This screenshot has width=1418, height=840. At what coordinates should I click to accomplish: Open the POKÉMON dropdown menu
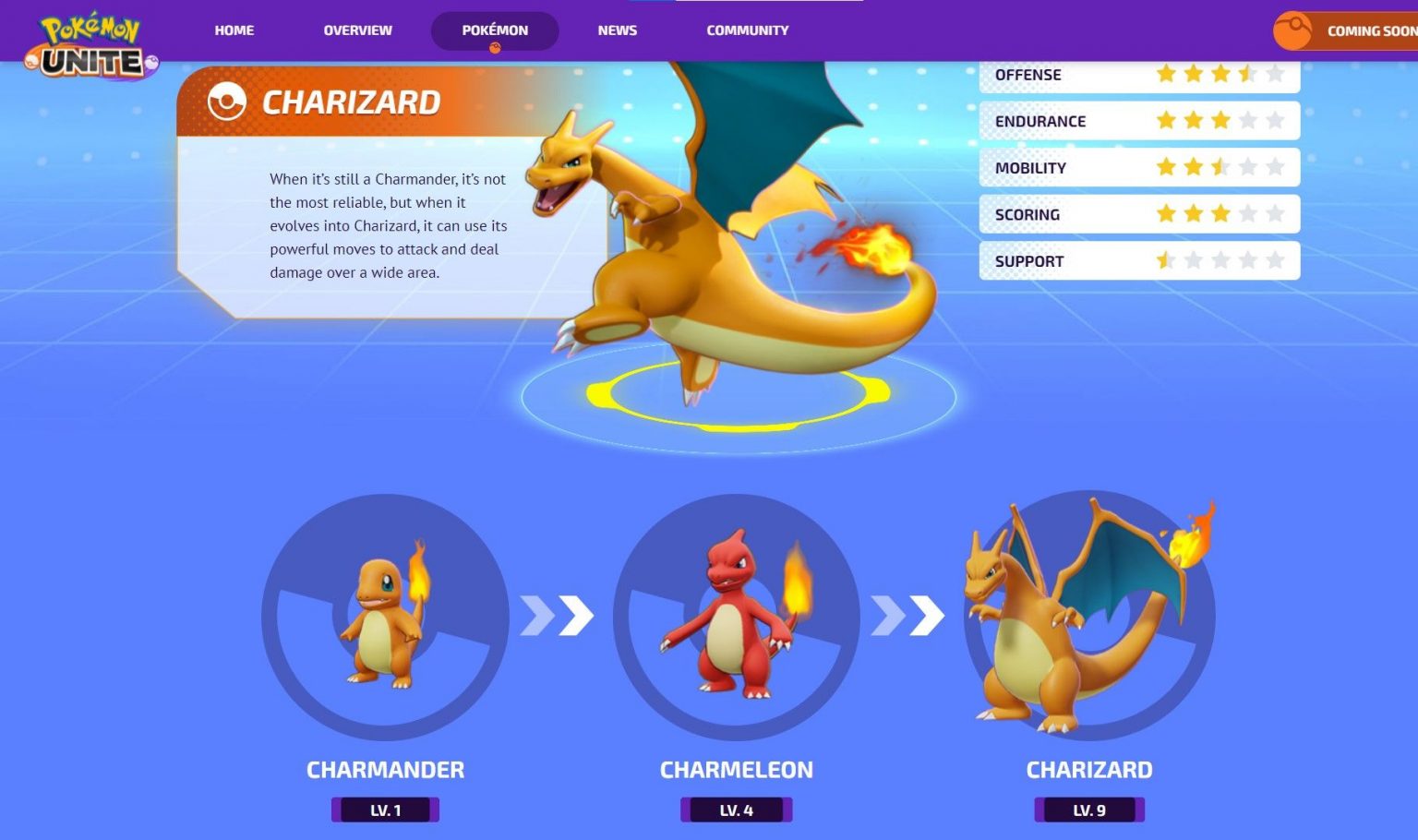pos(495,30)
